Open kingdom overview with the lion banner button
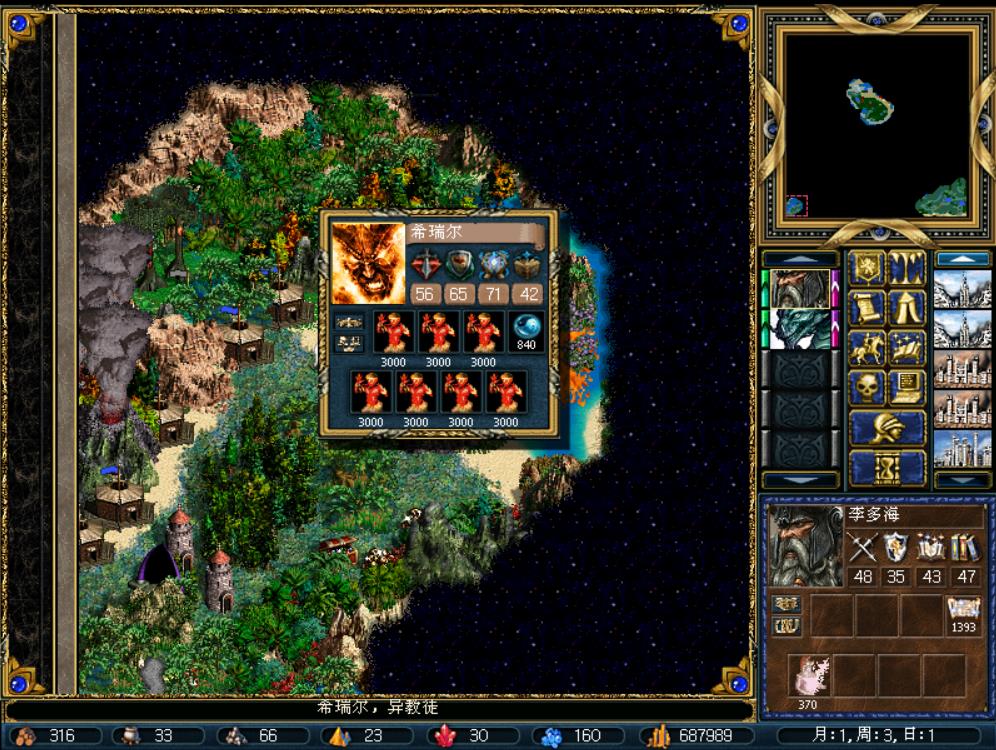 tap(867, 268)
